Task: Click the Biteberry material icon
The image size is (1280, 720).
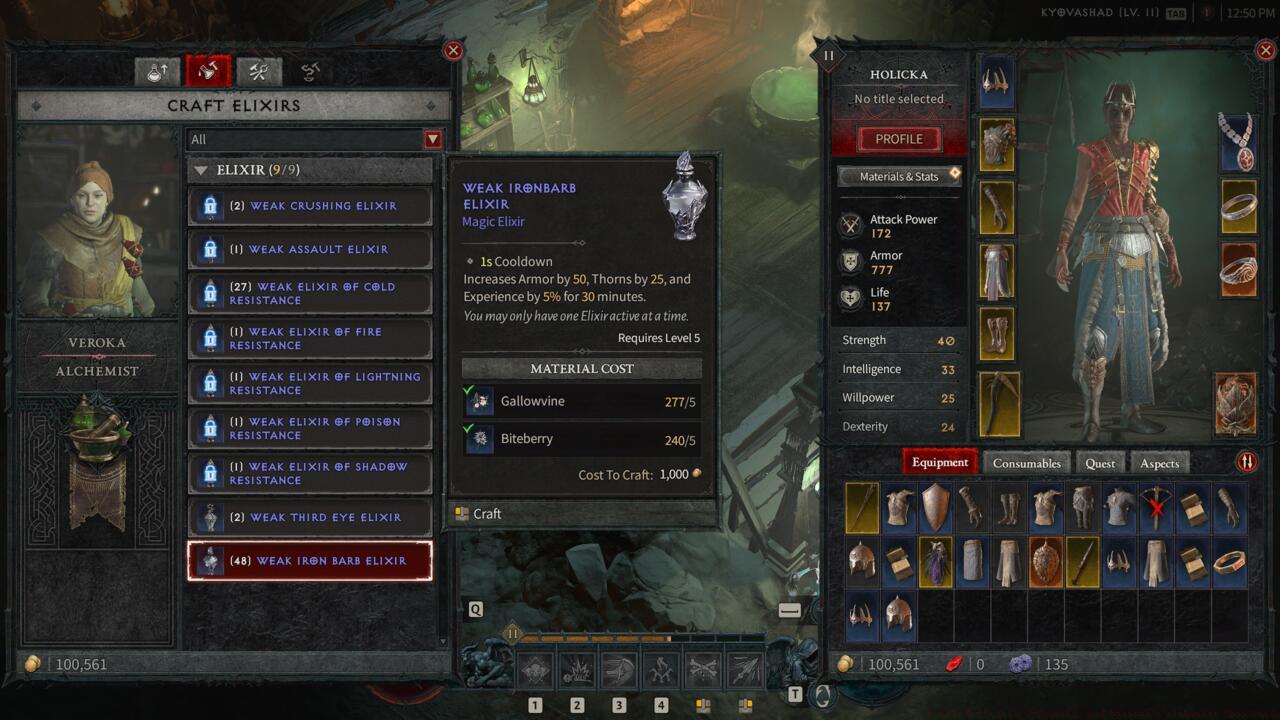Action: [479, 439]
